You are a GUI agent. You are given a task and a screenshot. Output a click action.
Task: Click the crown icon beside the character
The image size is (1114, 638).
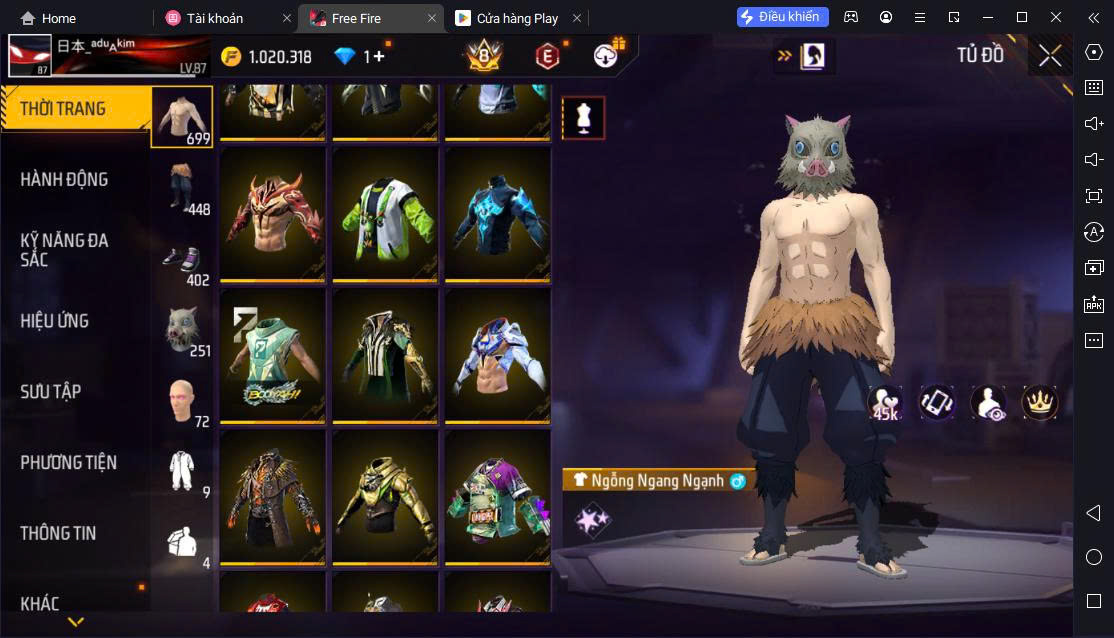[1039, 402]
